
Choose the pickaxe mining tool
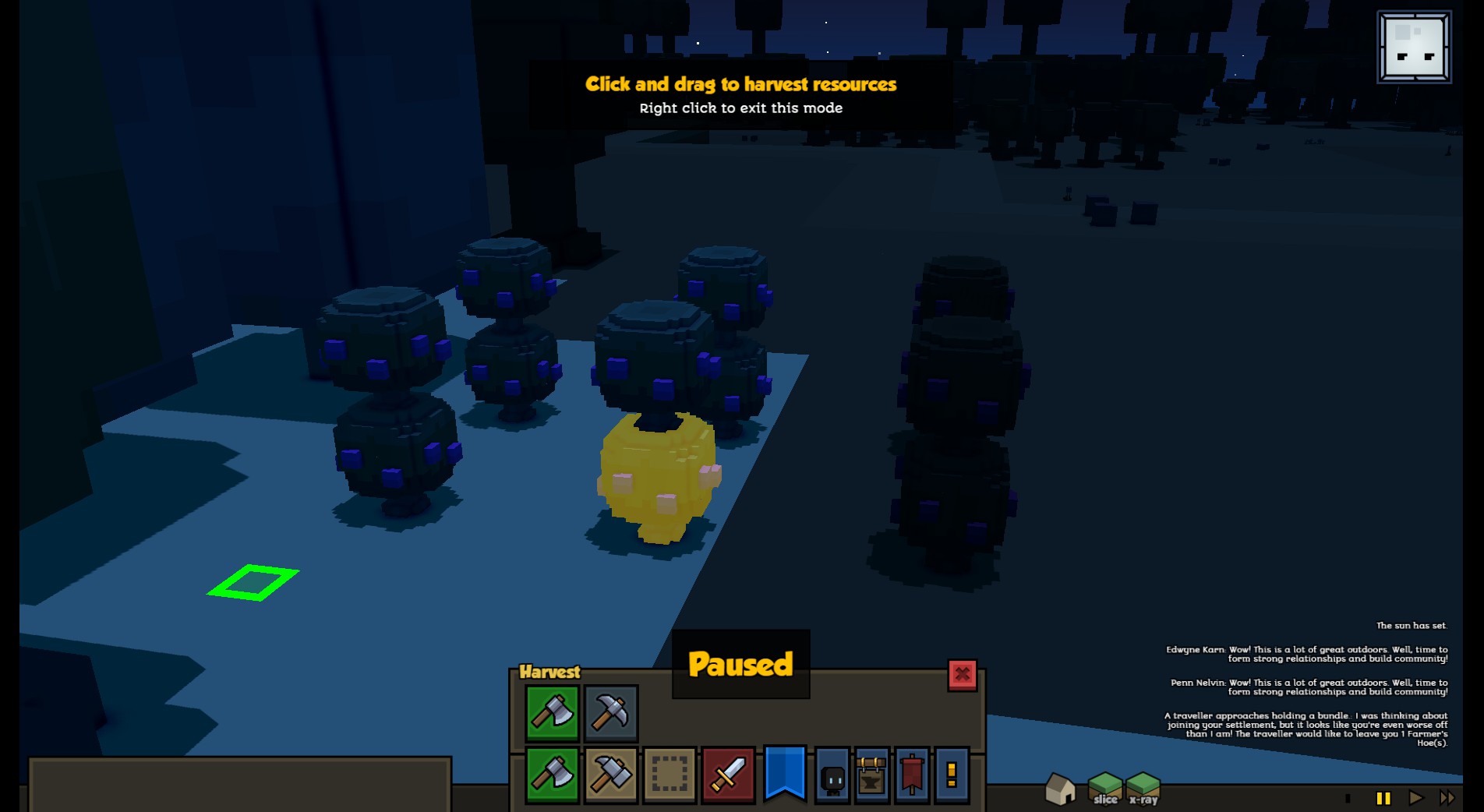[611, 712]
